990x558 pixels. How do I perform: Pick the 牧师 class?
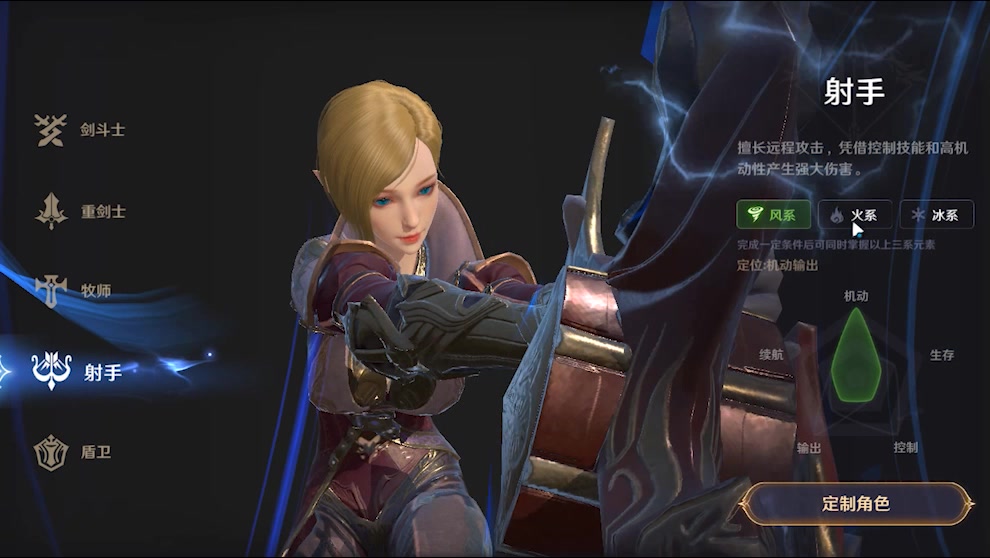[x=75, y=291]
